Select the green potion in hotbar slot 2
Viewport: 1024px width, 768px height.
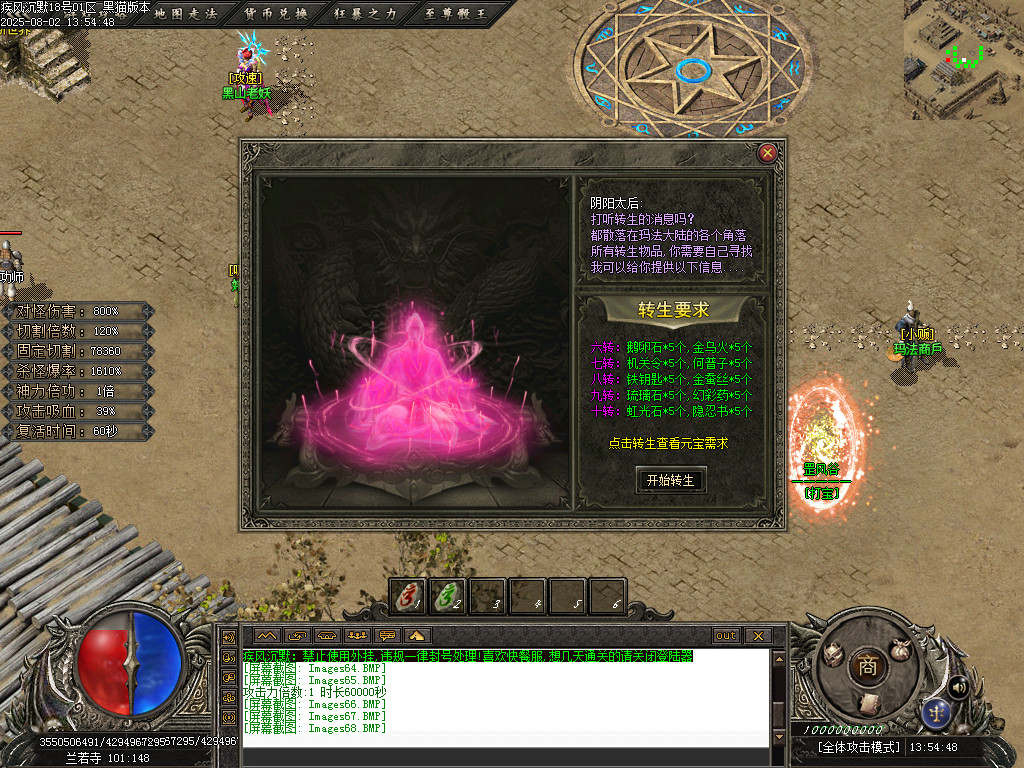(x=447, y=596)
